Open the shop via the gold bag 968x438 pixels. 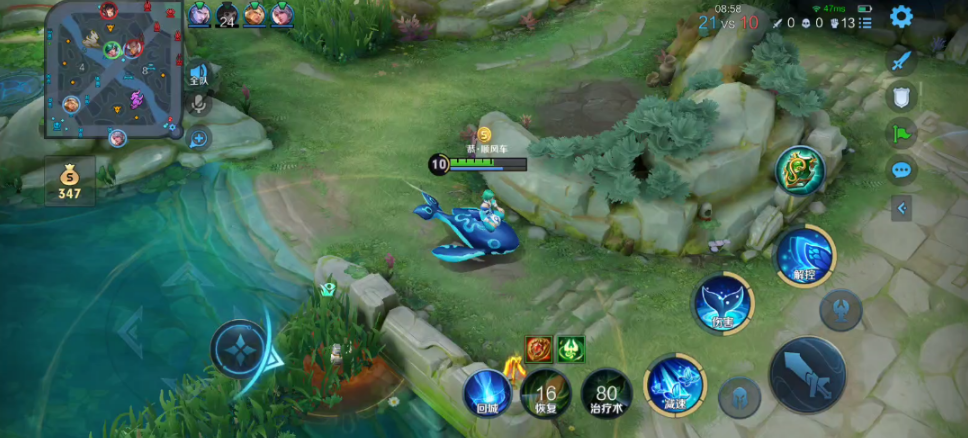pyautogui.click(x=69, y=181)
